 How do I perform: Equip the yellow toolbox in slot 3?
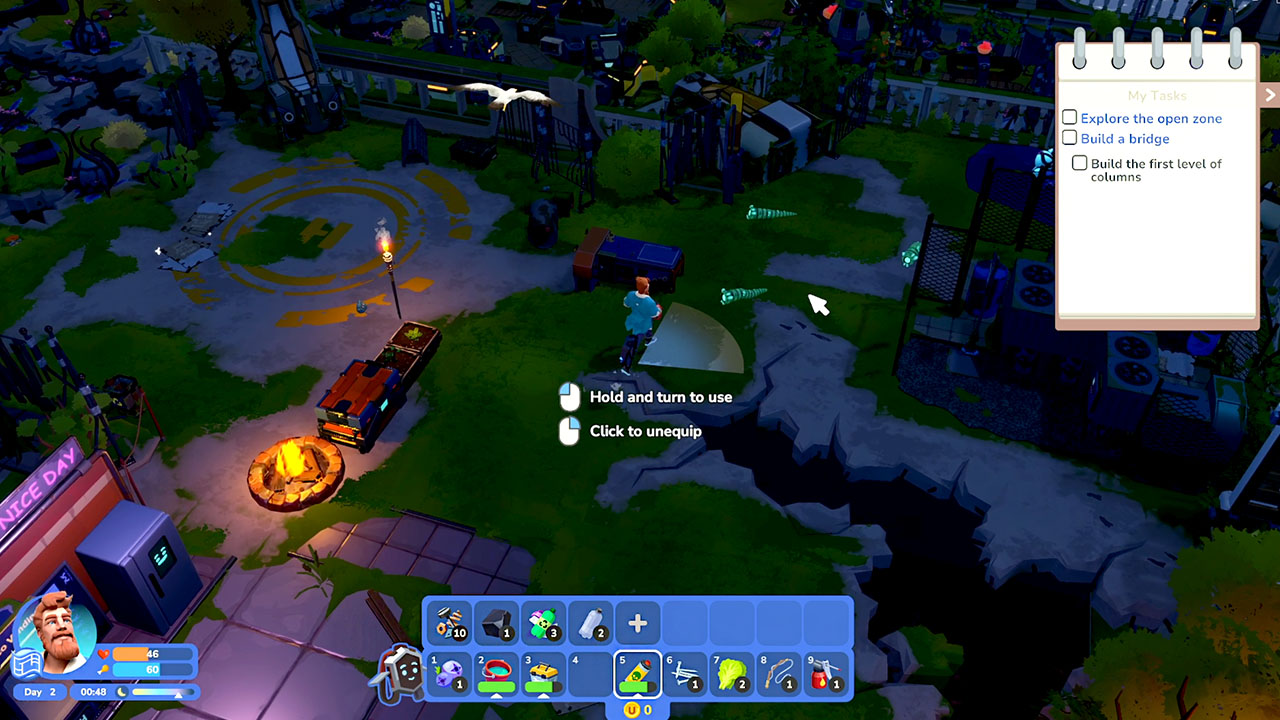pos(543,673)
